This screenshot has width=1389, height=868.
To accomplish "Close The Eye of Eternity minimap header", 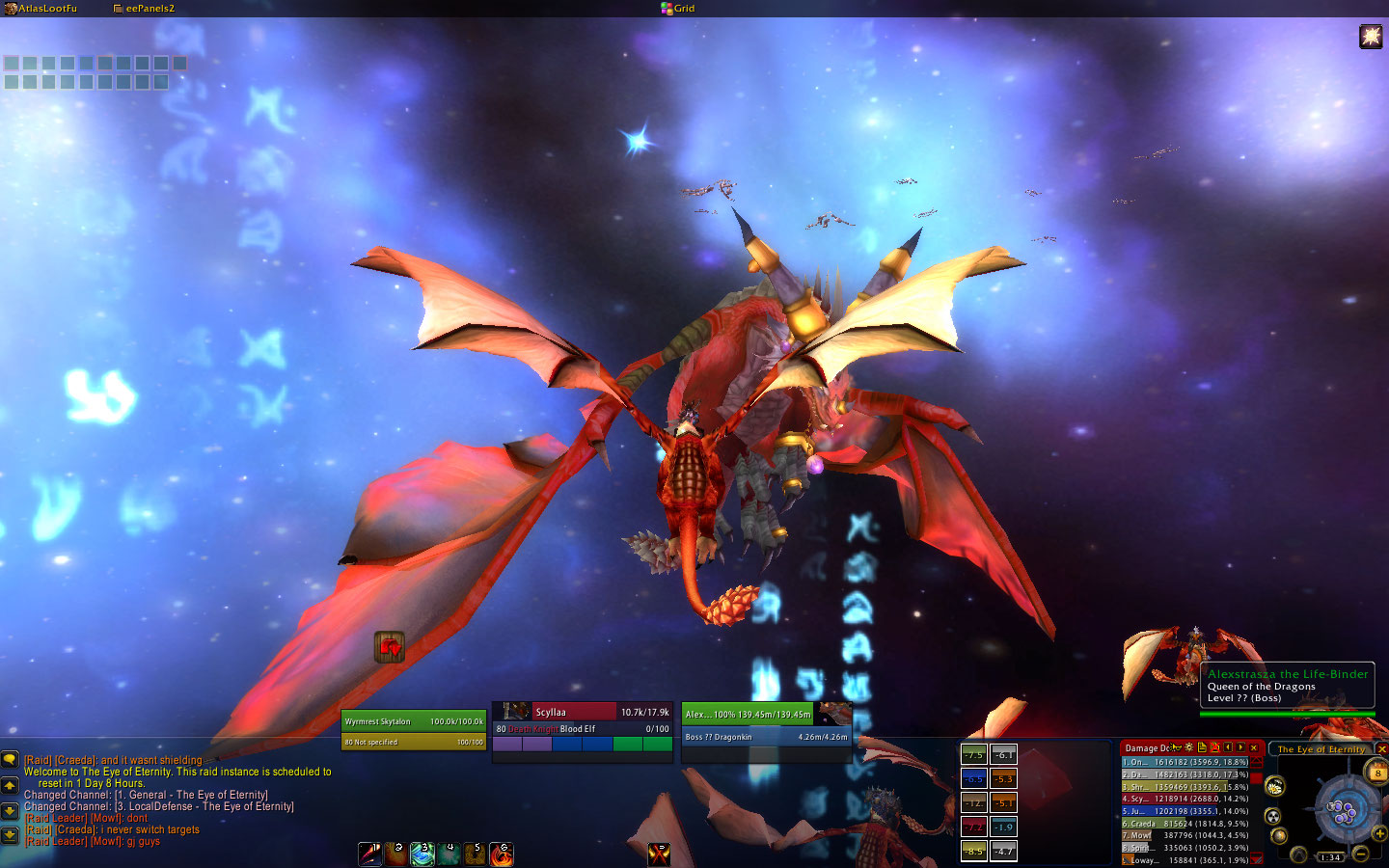I will tap(1381, 749).
